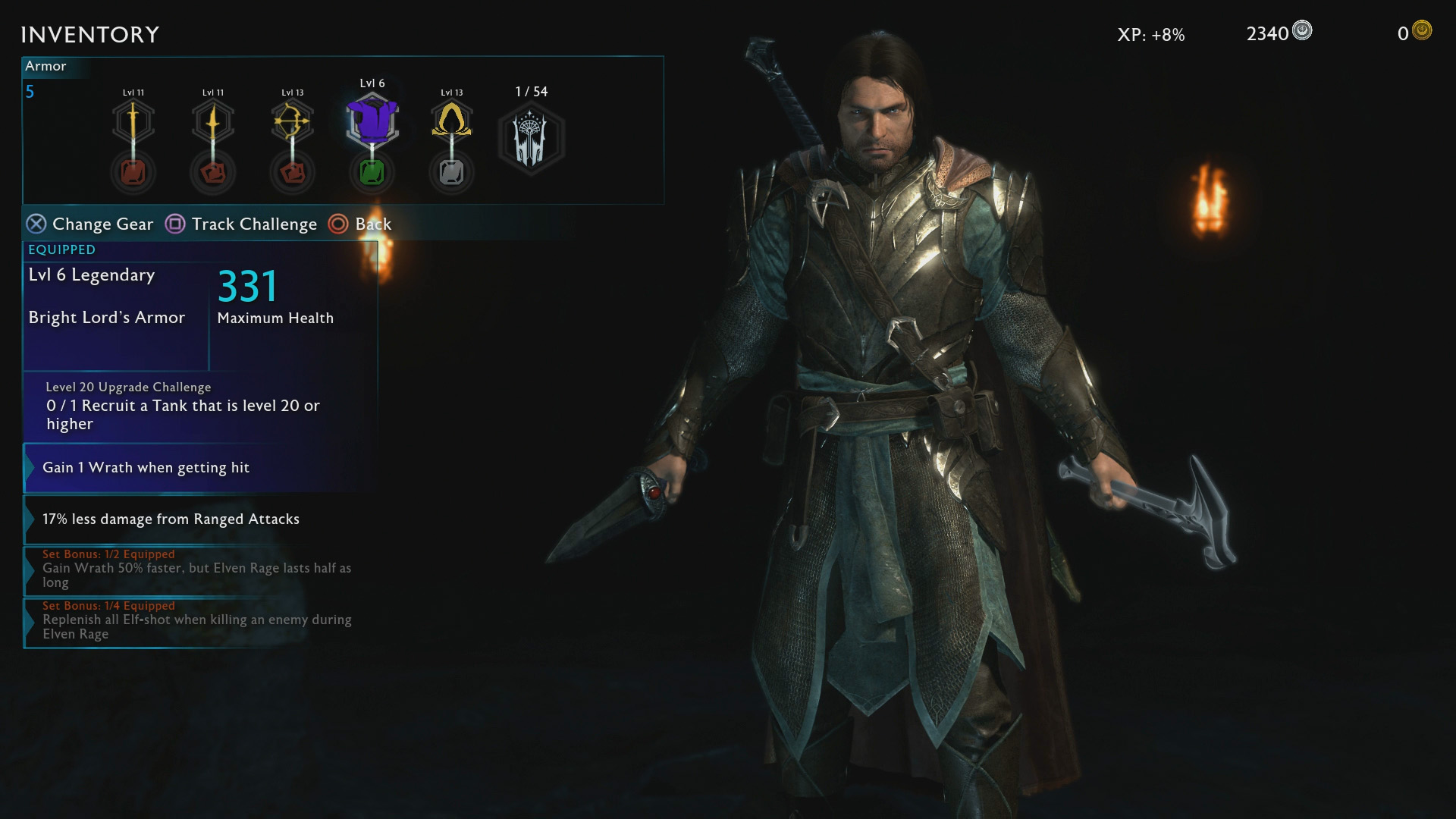Pick the golden hooded cloak slot
Screen dimensions: 1456x819
452,120
